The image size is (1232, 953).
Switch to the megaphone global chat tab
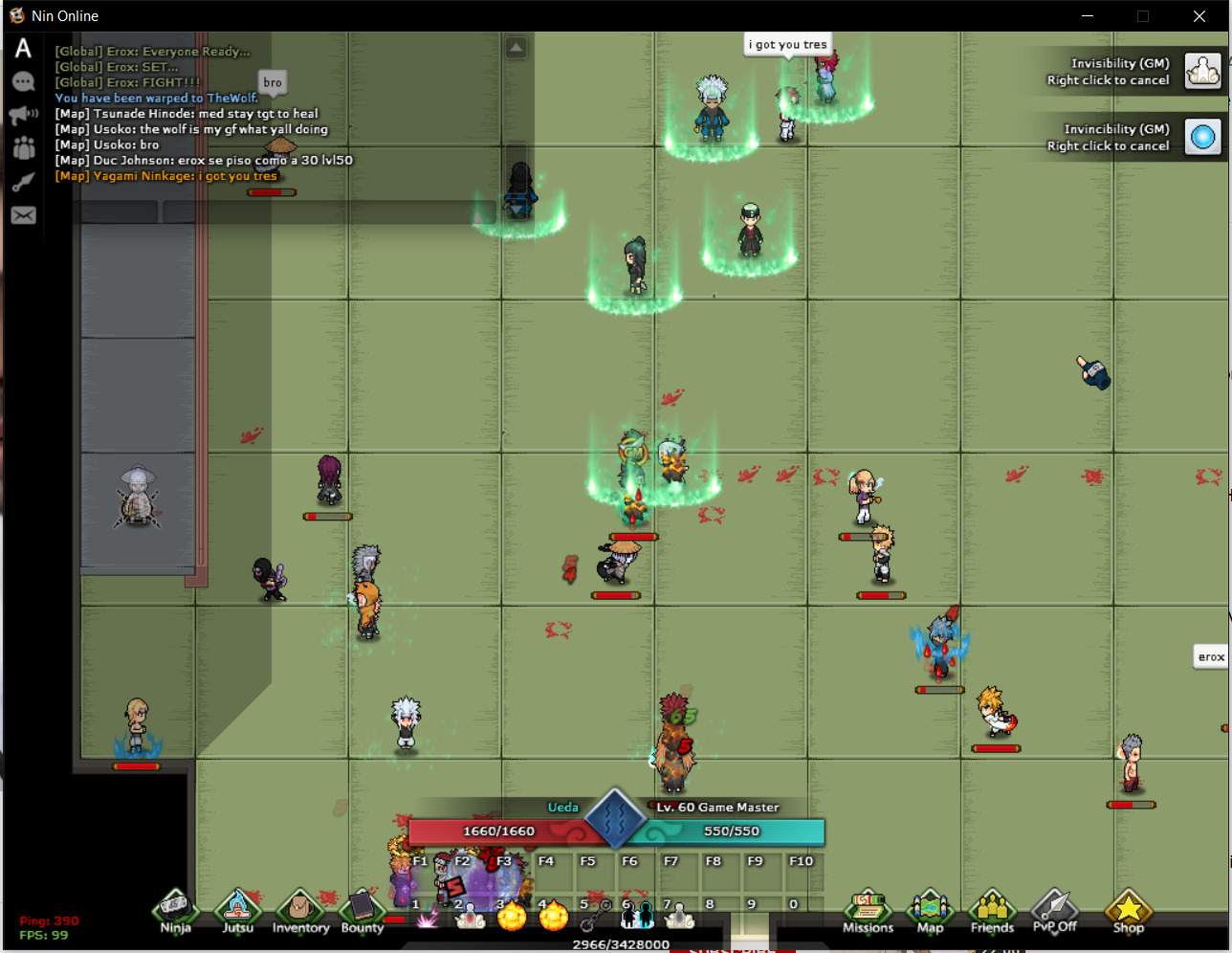pyautogui.click(x=23, y=116)
